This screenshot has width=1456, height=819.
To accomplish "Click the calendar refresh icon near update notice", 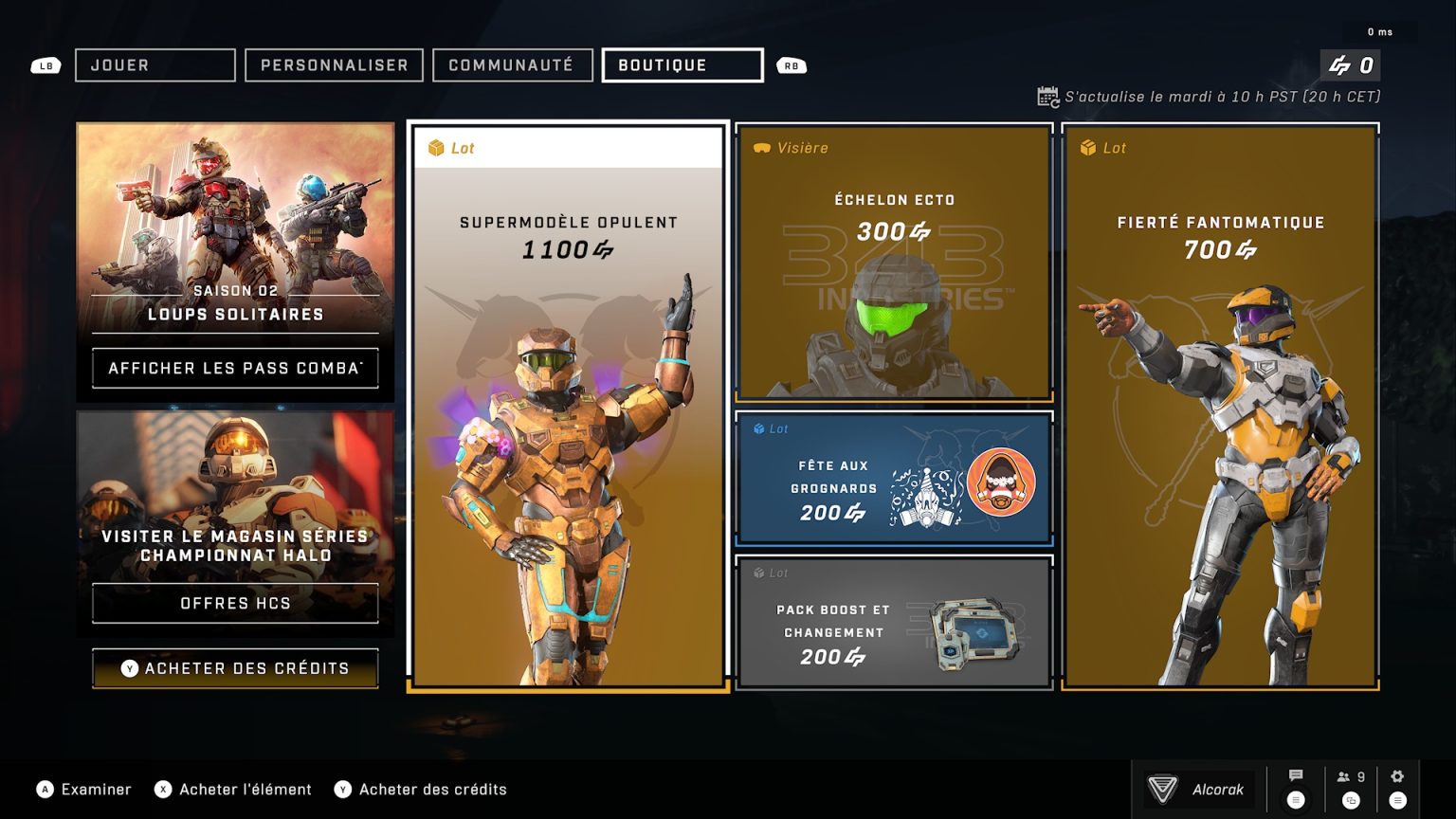I will (x=1047, y=96).
